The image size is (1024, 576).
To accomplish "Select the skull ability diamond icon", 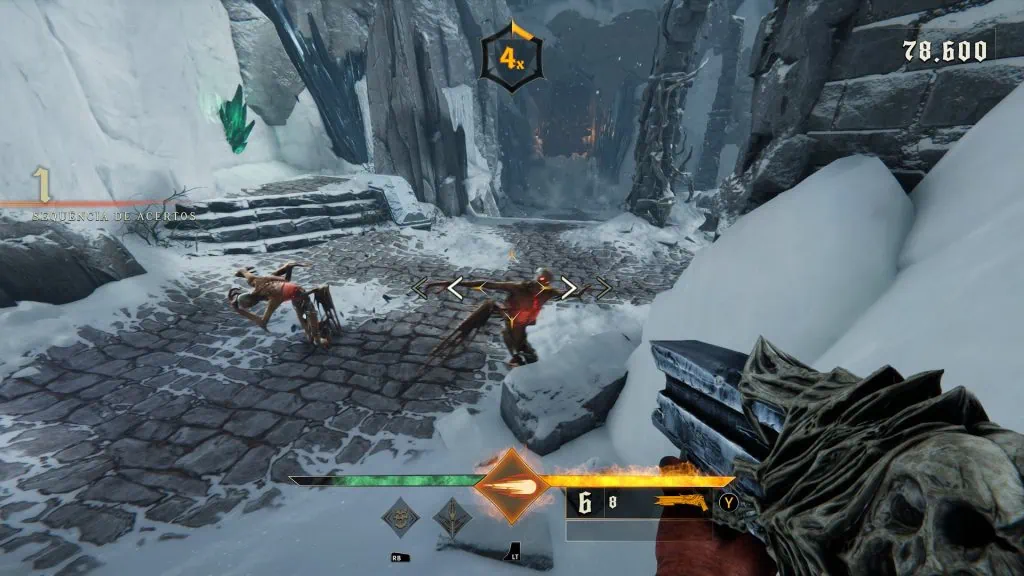I will (x=401, y=518).
